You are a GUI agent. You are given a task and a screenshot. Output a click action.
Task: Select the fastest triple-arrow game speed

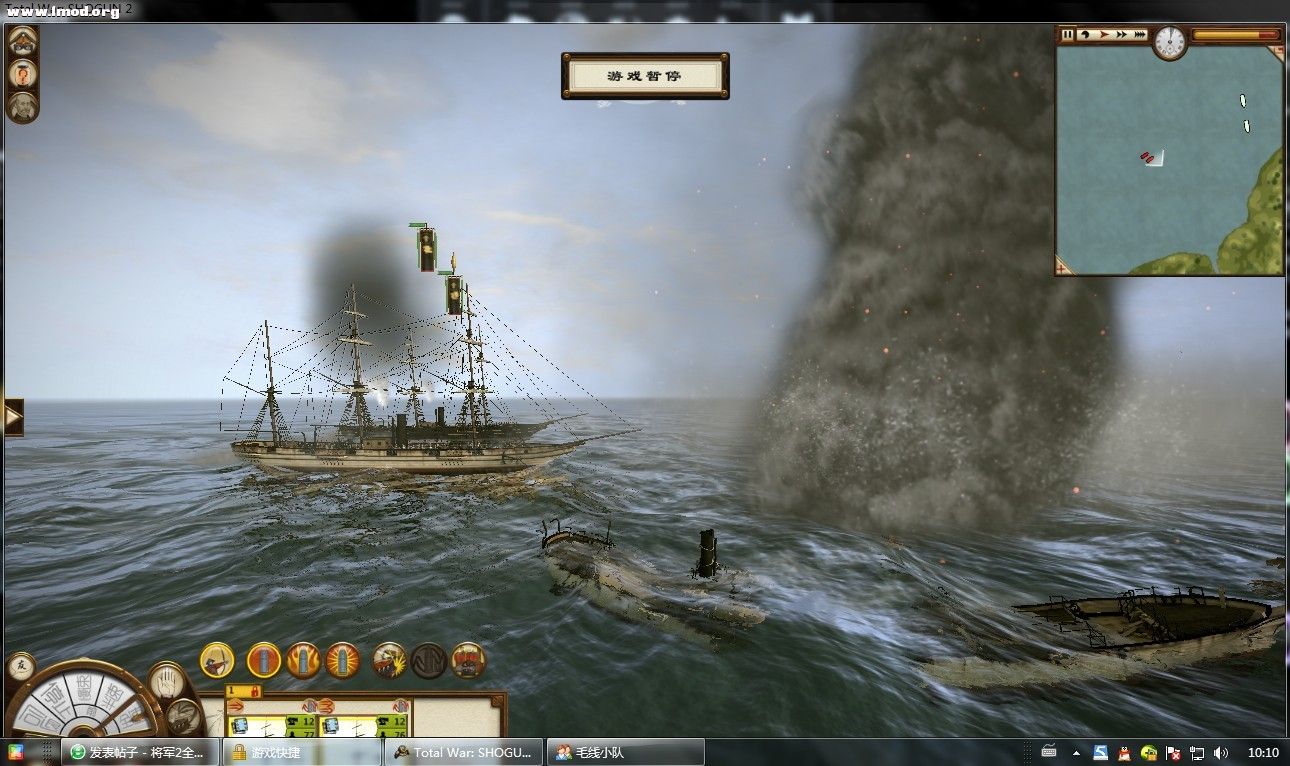[1141, 34]
